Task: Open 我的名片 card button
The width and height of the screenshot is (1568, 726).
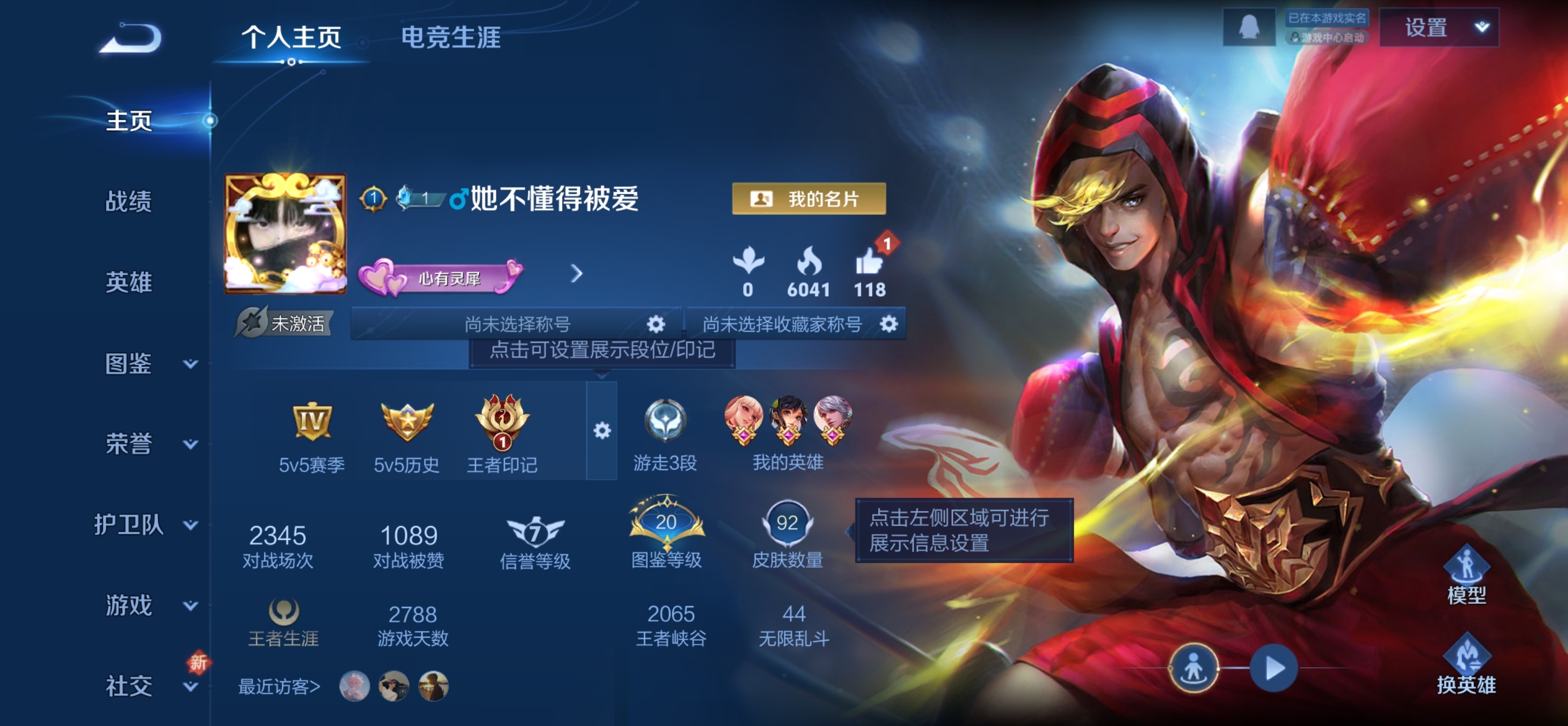Action: tap(808, 198)
